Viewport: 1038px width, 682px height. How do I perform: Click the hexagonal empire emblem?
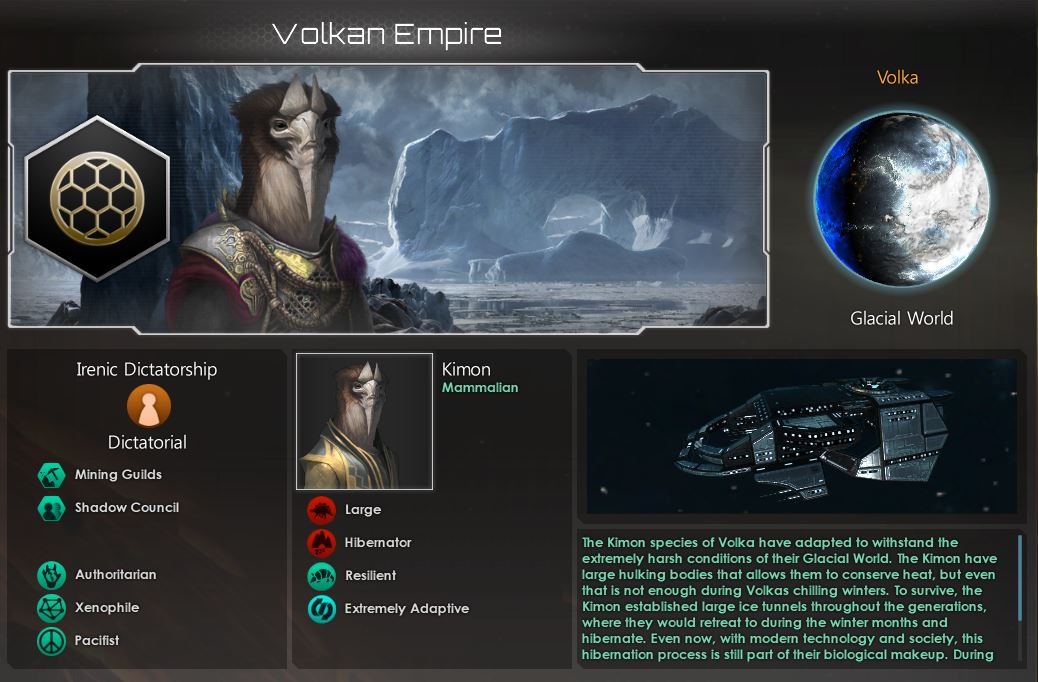pyautogui.click(x=97, y=197)
